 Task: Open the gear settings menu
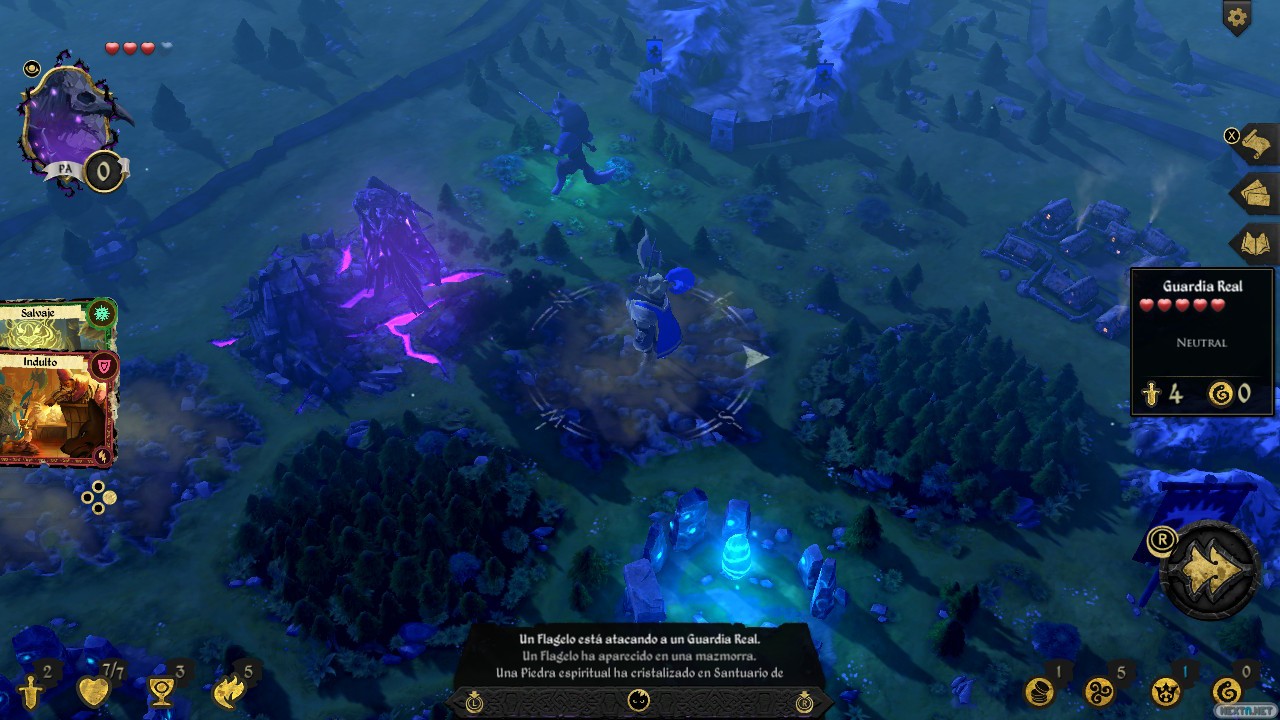[x=1237, y=17]
